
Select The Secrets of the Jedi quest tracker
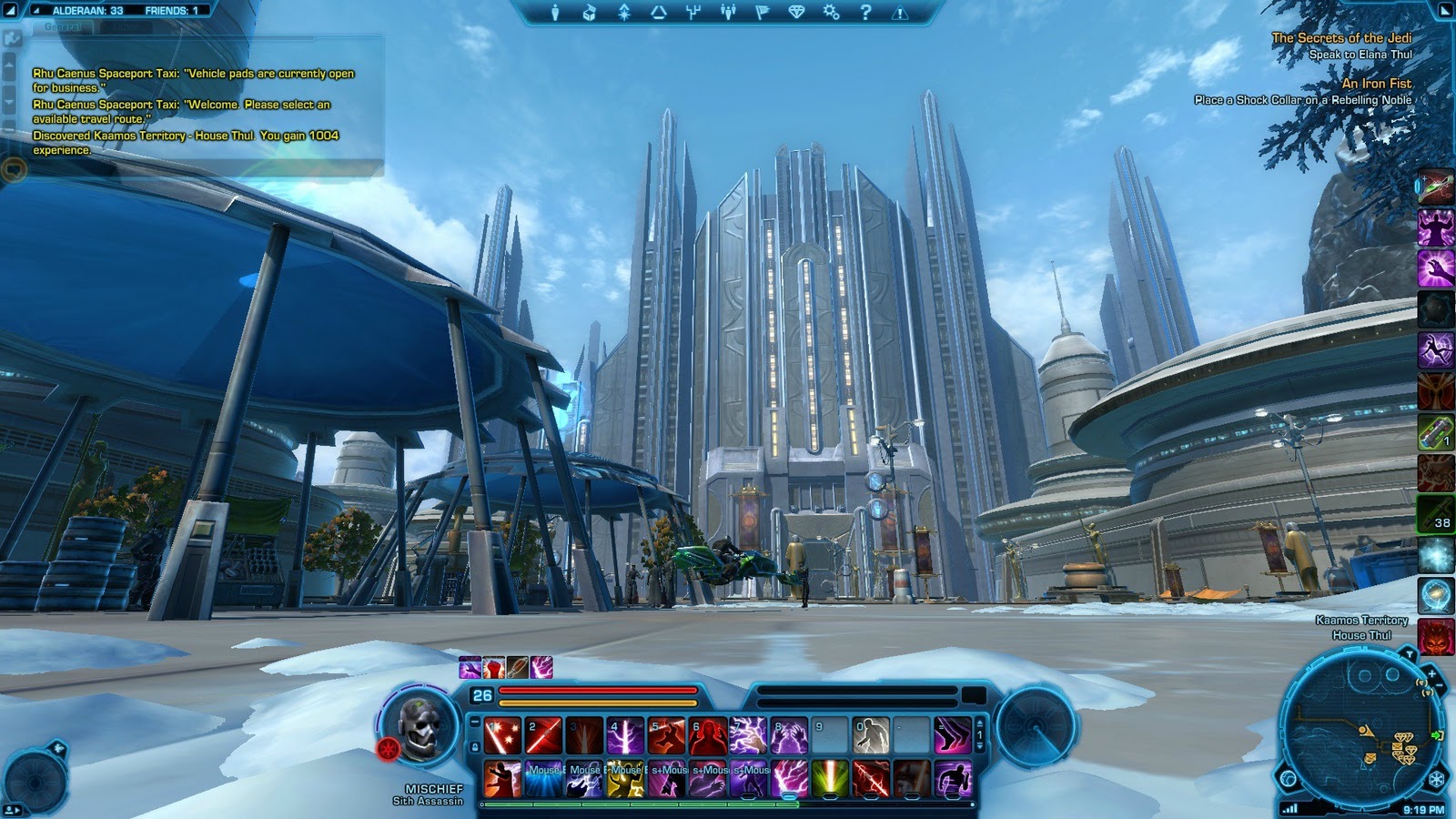pos(1341,38)
